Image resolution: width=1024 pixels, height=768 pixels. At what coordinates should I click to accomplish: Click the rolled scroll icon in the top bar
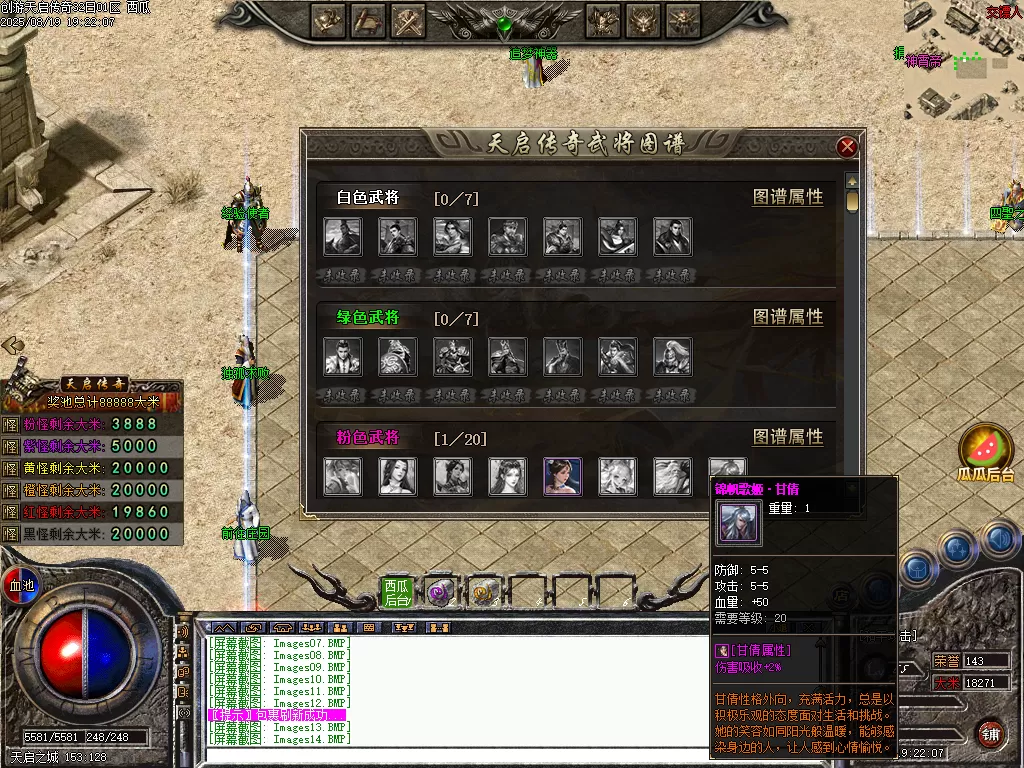(367, 19)
